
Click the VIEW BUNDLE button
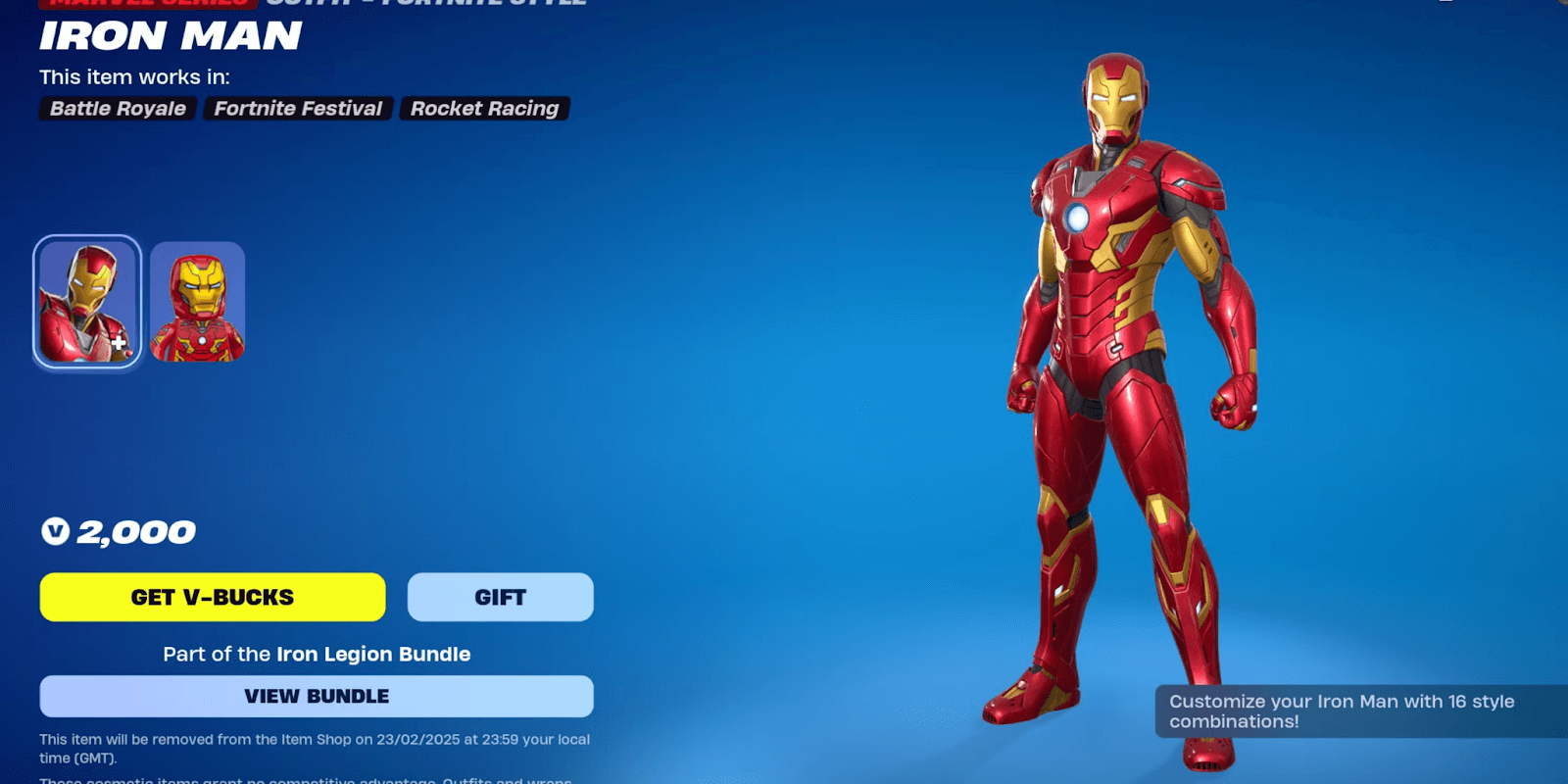click(316, 696)
